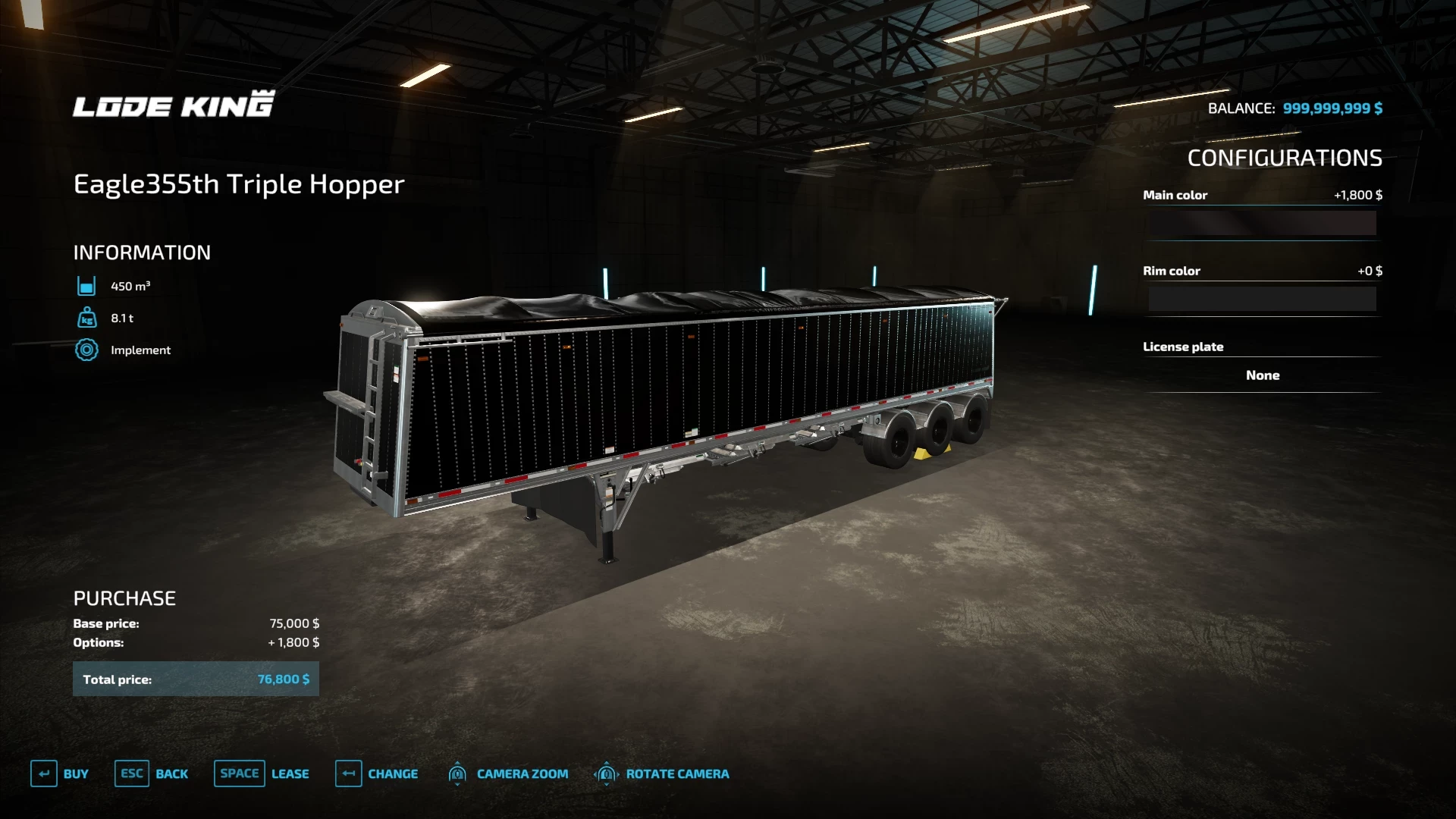This screenshot has height=819, width=1456.
Task: Click the Implement gear icon
Action: [x=87, y=350]
